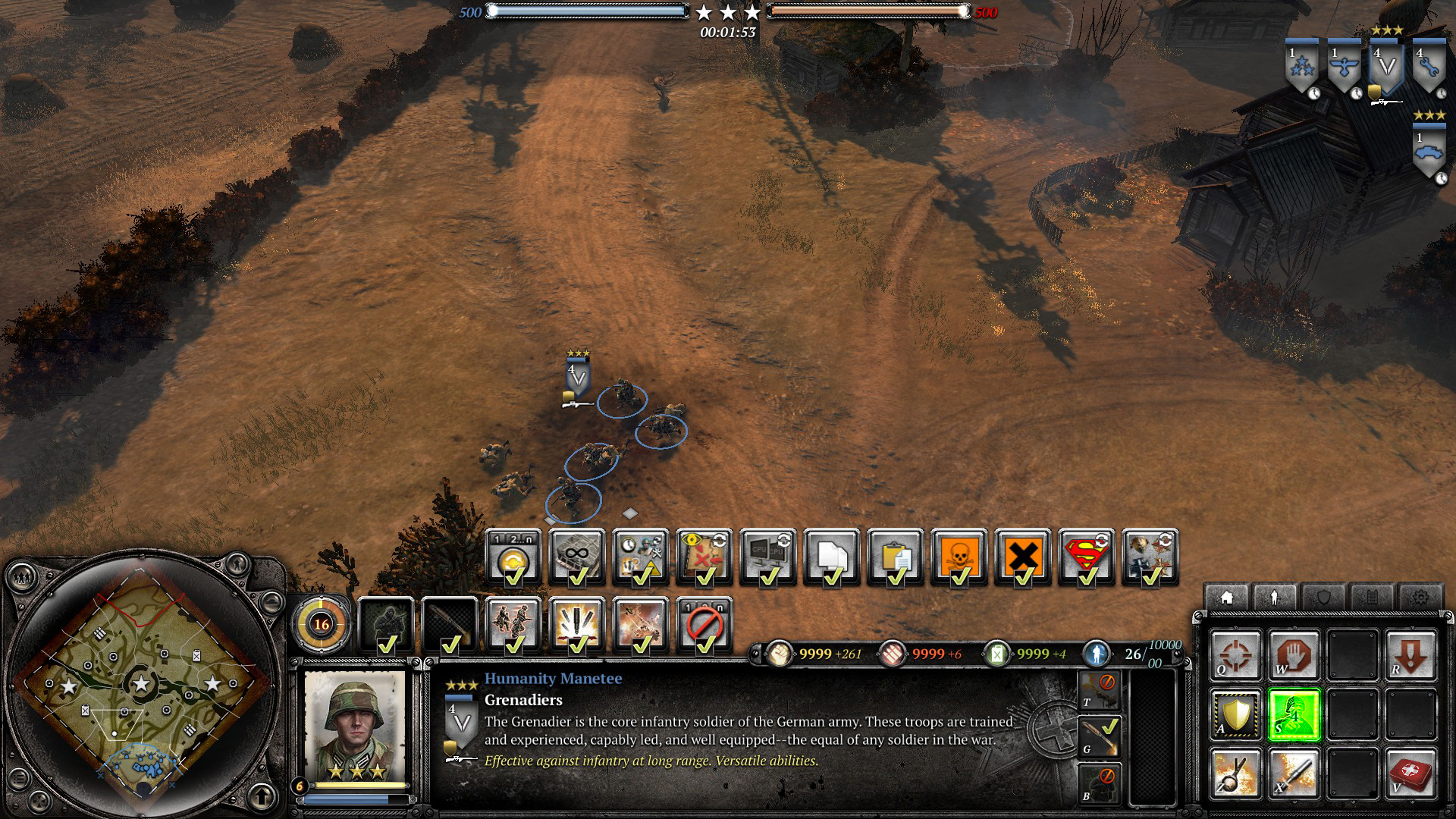The width and height of the screenshot is (1456, 819).
Task: Order the squad to retreat with the red arrow
Action: tap(1410, 655)
